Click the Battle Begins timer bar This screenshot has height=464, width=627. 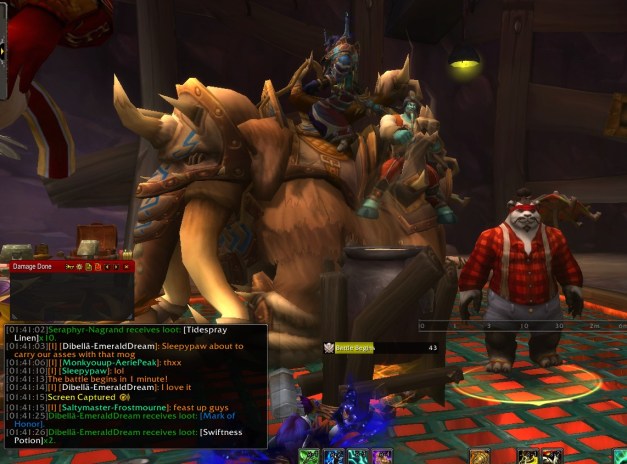click(x=388, y=347)
